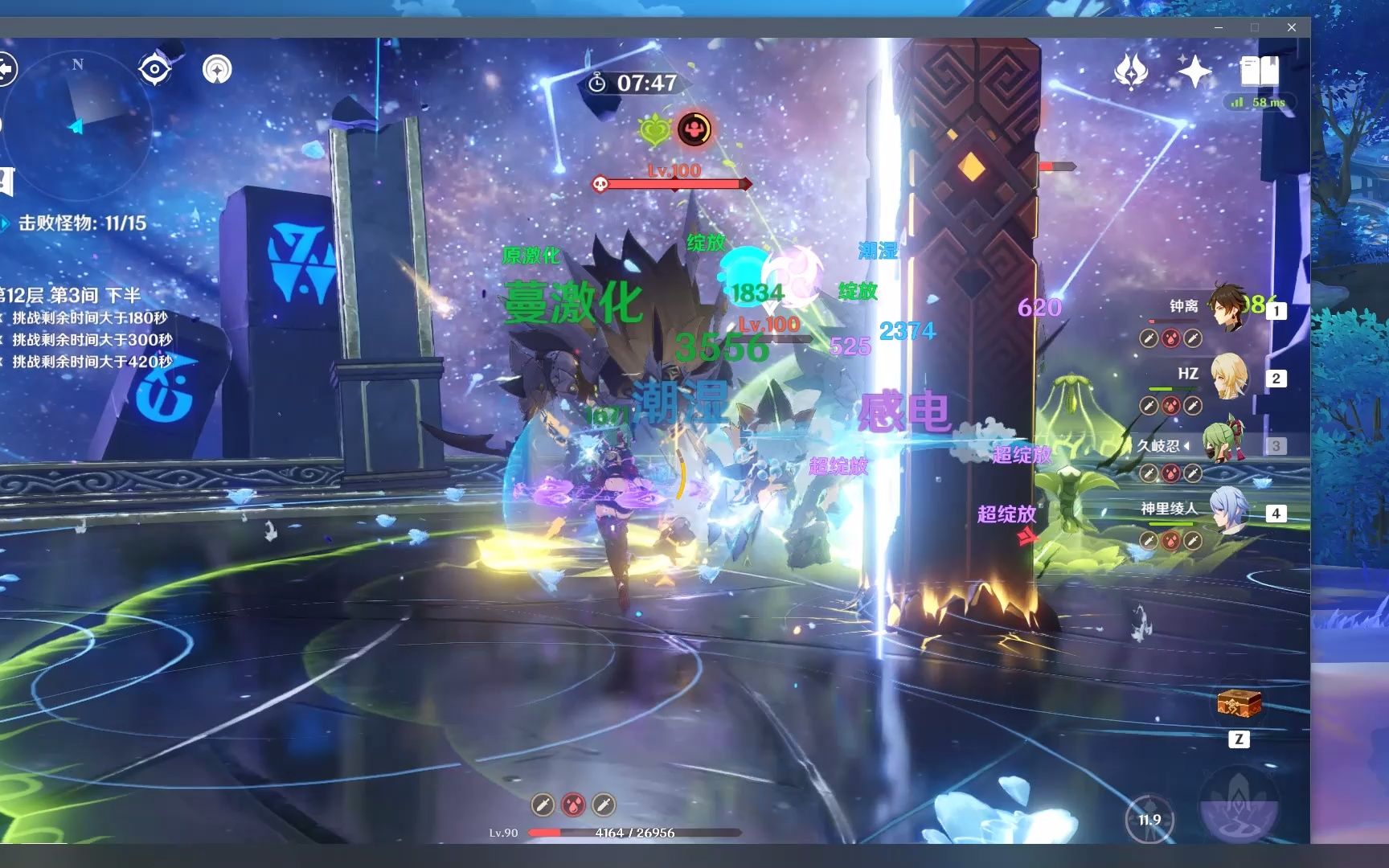Open the four-pointed star events icon
The height and width of the screenshot is (868, 1389).
point(1194,72)
